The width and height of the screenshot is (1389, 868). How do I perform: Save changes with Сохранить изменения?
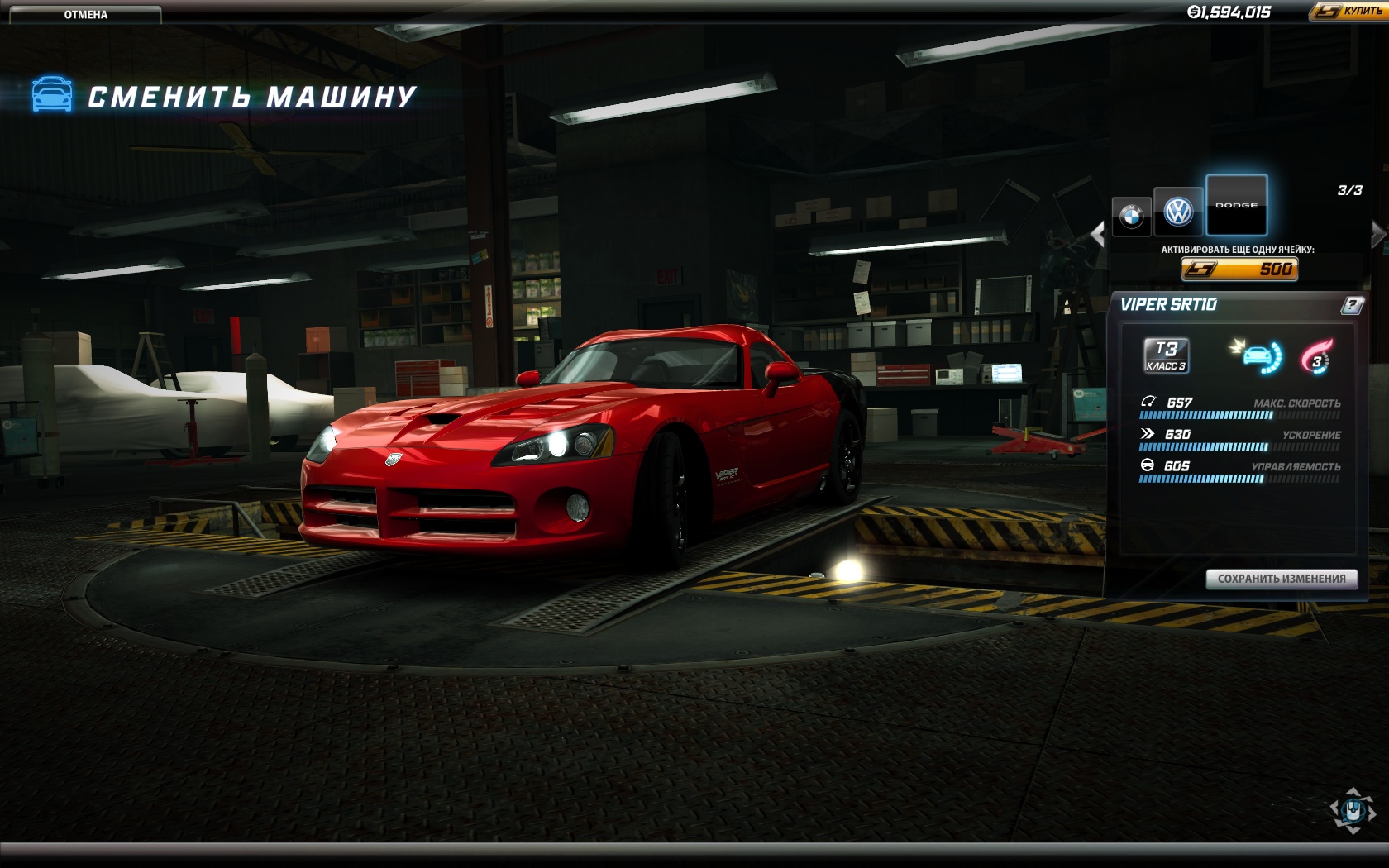point(1282,579)
